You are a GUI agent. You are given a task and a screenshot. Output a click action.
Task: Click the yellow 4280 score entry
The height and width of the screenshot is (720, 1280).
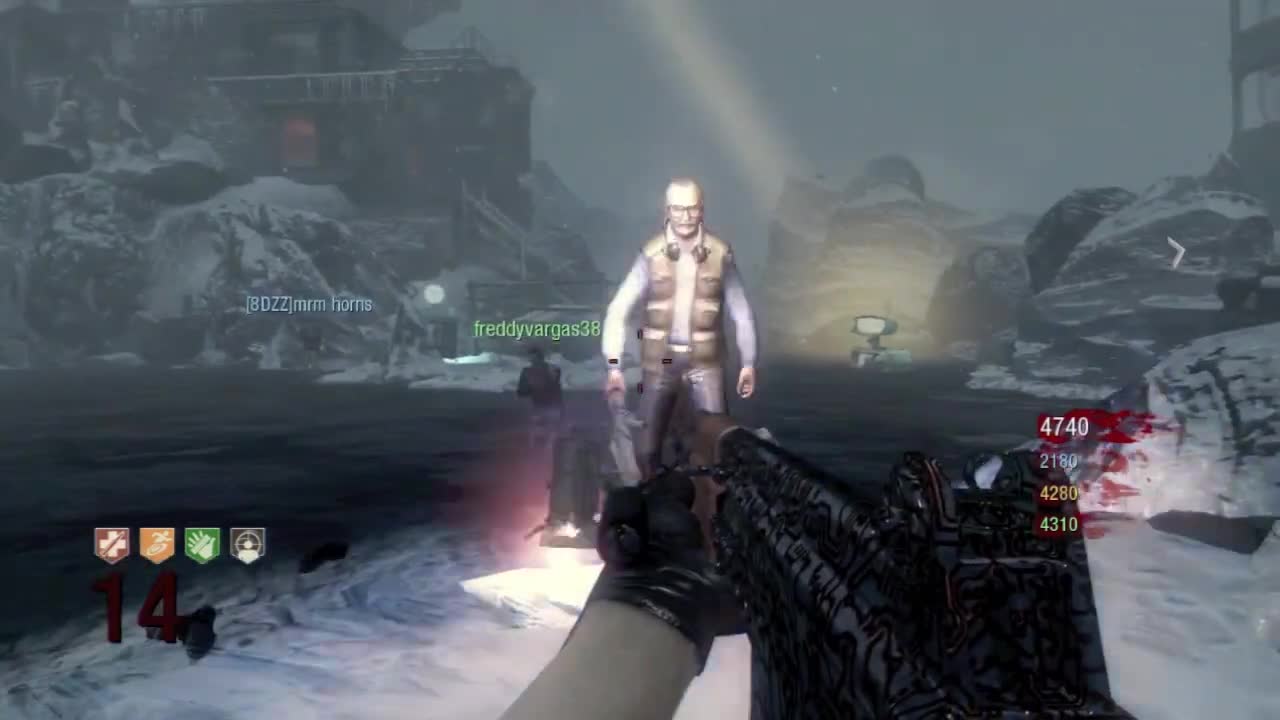pos(1057,493)
